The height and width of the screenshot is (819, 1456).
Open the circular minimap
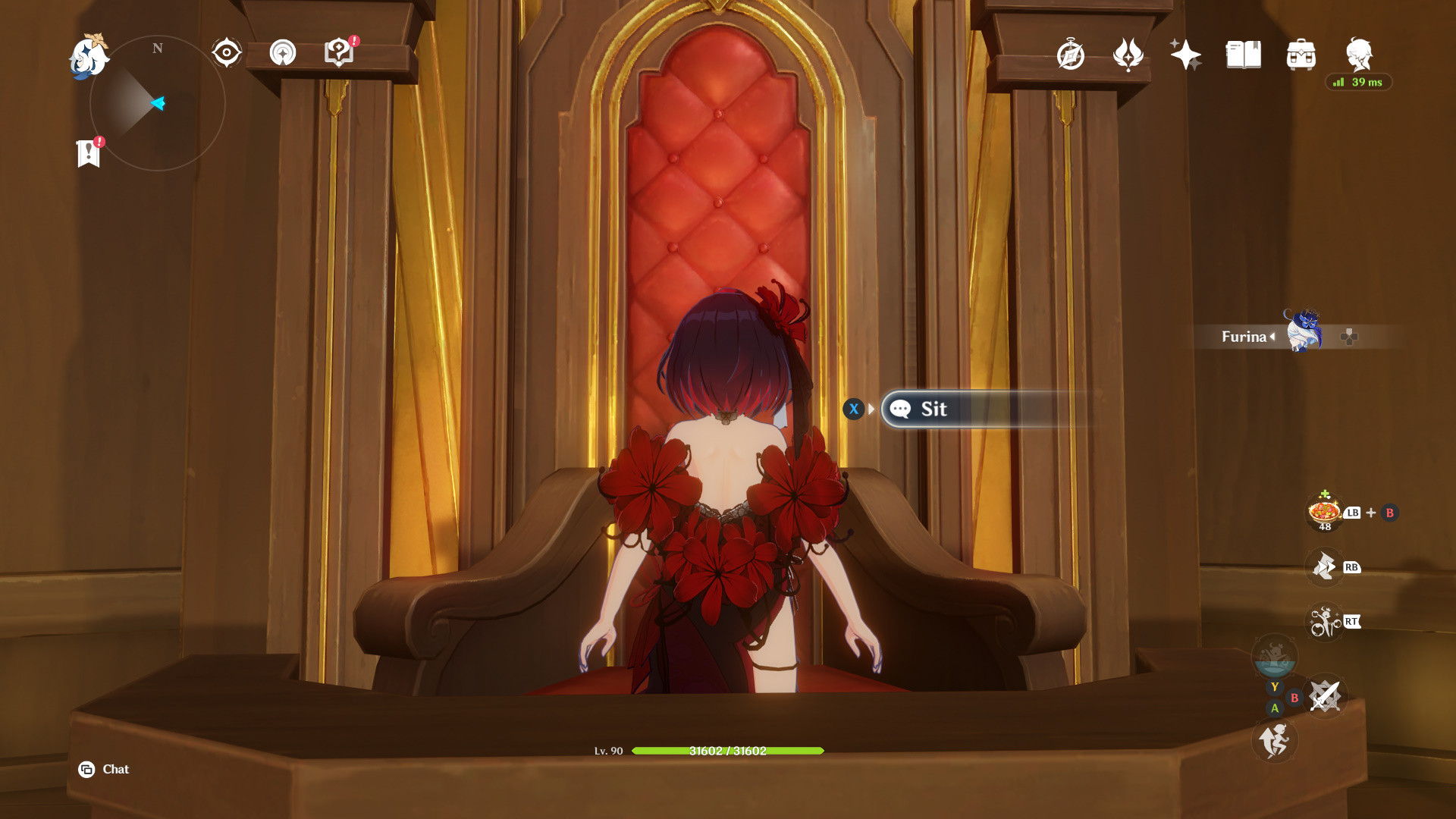(x=158, y=103)
